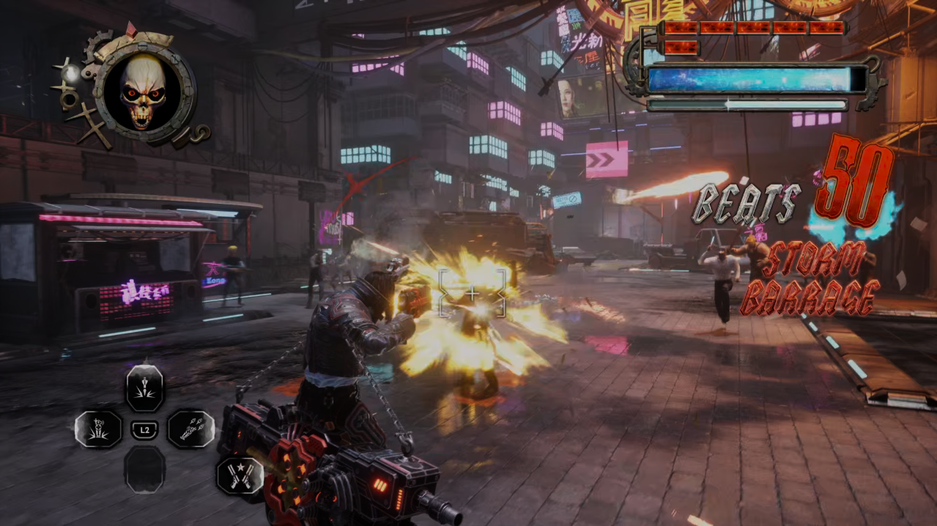937x526 pixels.
Task: Activate the downward spike burst ability
Action: click(145, 388)
